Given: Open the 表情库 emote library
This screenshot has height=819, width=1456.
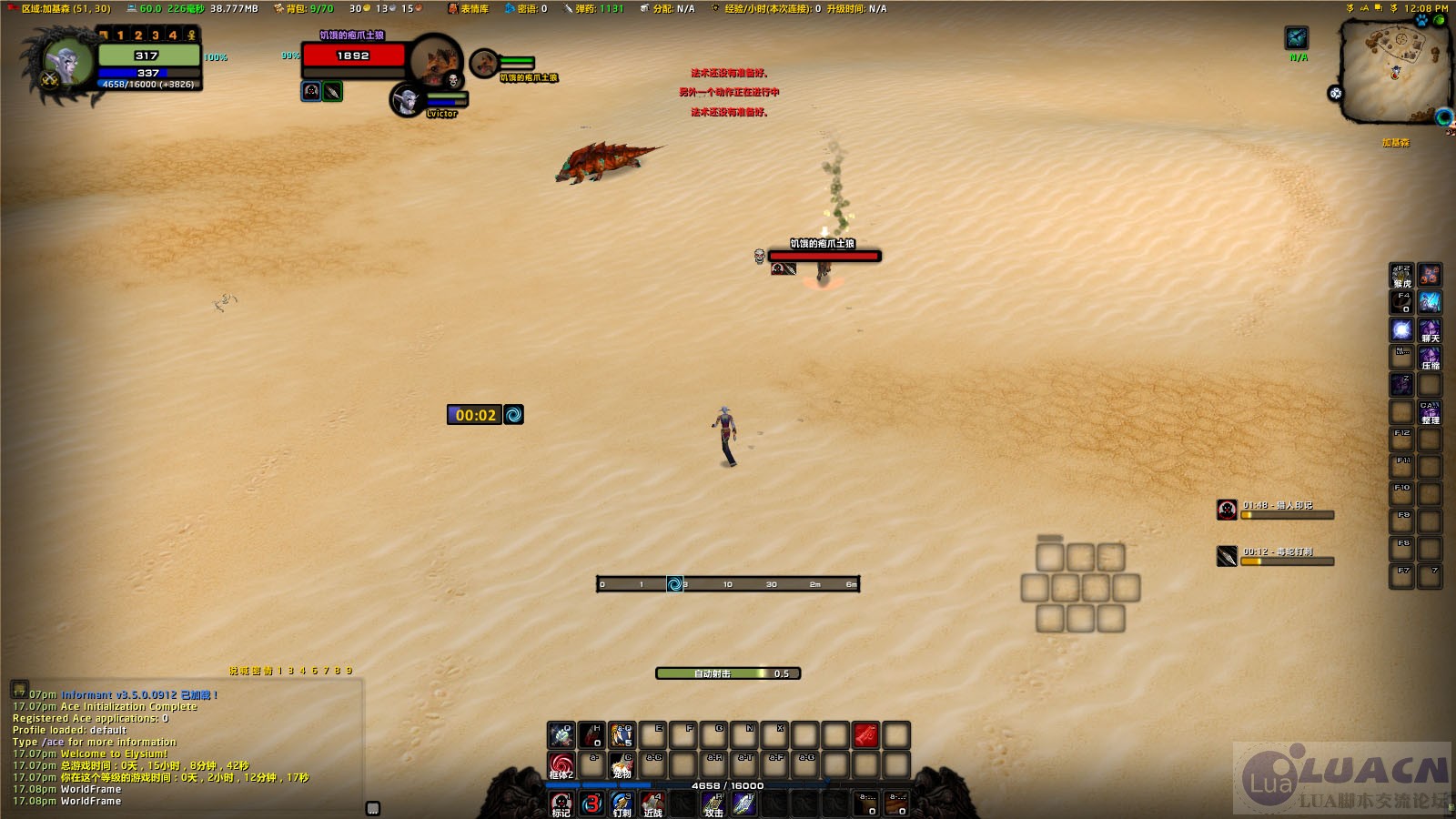Looking at the screenshot, I should [469, 8].
